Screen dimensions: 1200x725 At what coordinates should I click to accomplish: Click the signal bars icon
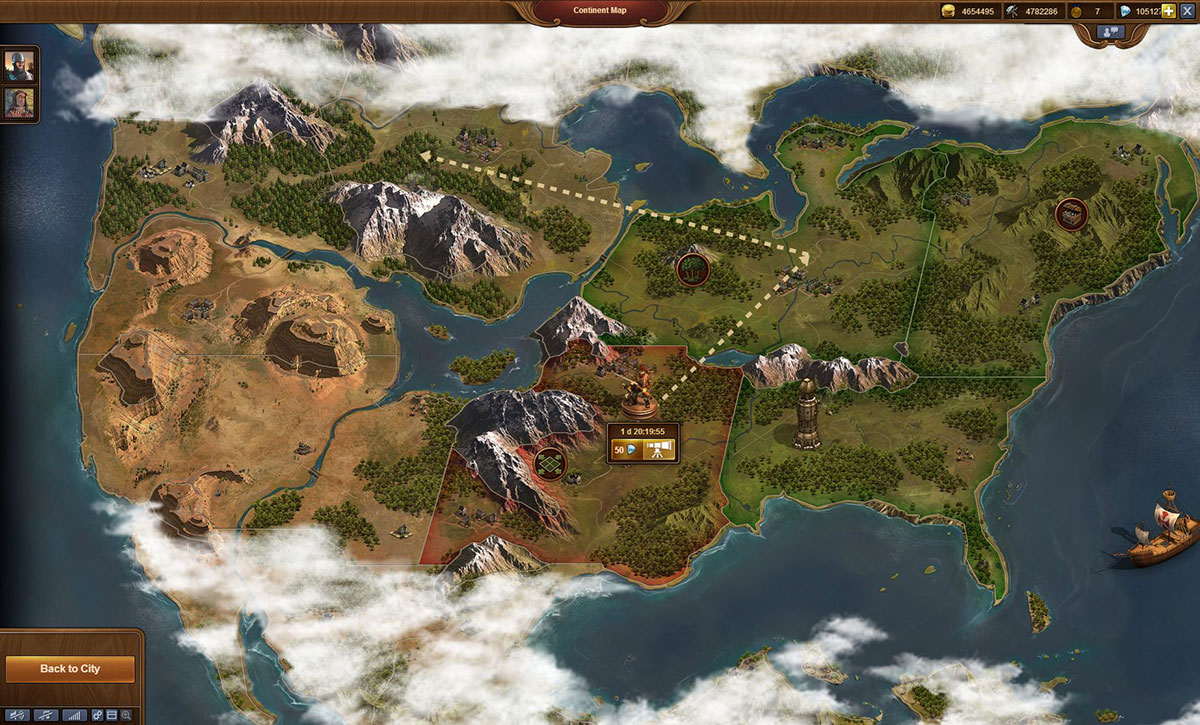click(x=74, y=716)
